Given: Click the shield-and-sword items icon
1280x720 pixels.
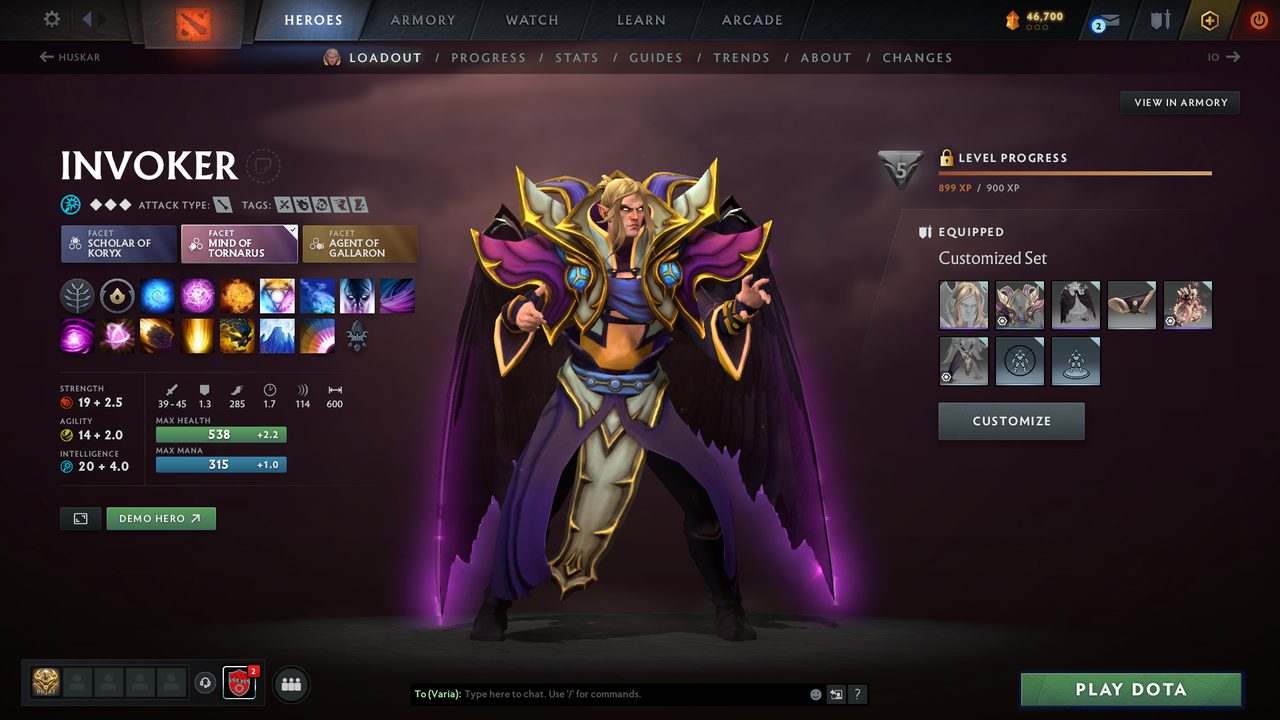Looking at the screenshot, I should pos(1157,19).
